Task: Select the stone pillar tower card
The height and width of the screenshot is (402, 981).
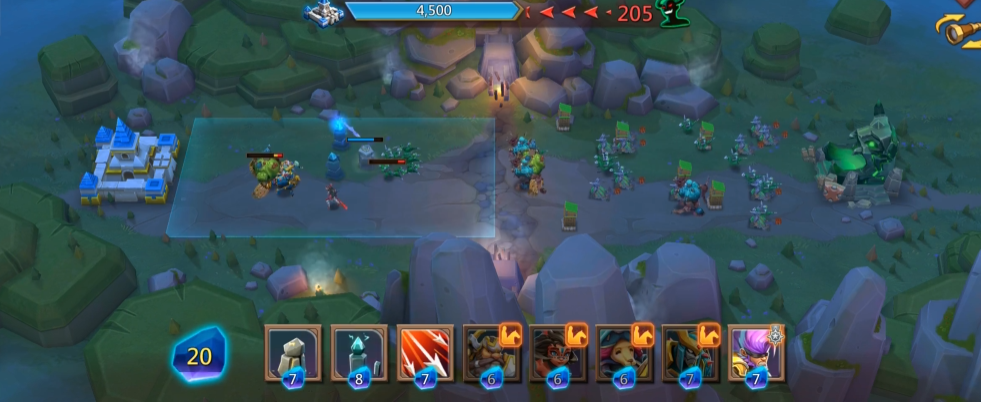Action: click(x=293, y=353)
